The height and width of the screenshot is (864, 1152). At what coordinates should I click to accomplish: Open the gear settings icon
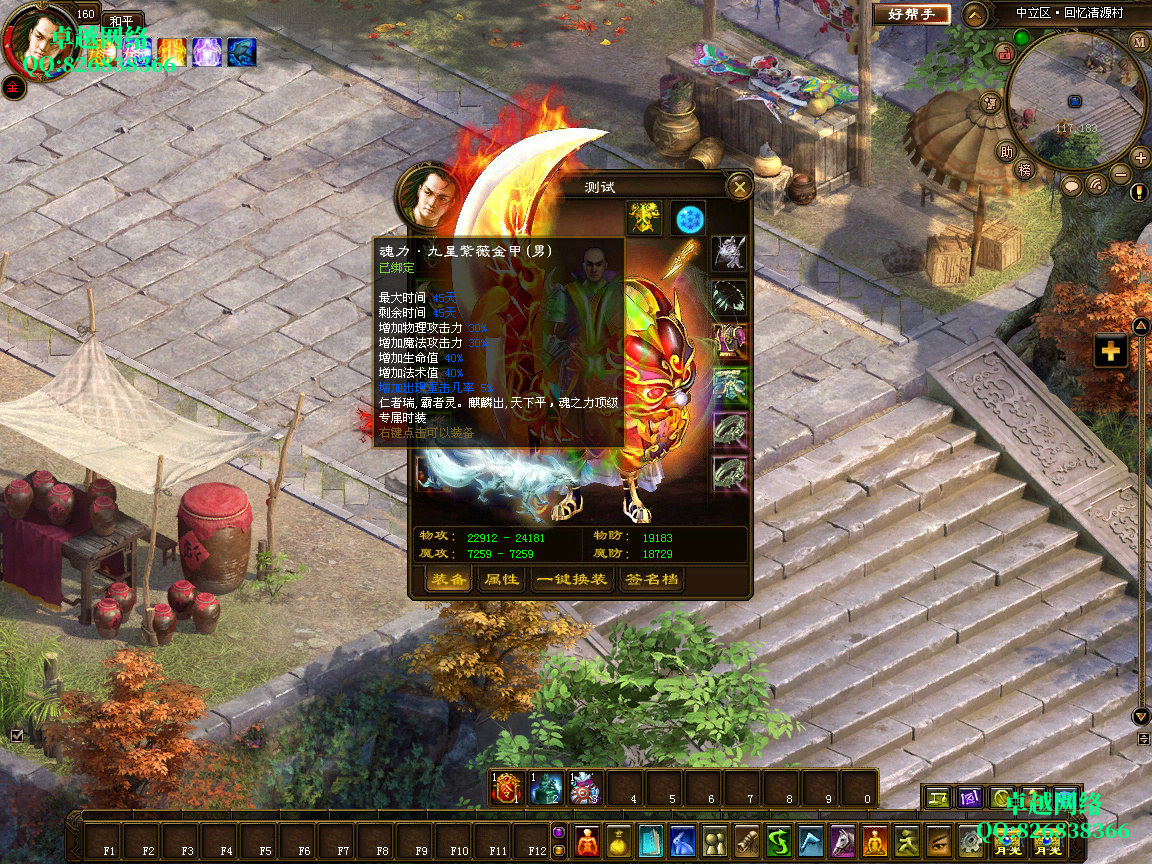click(x=971, y=841)
